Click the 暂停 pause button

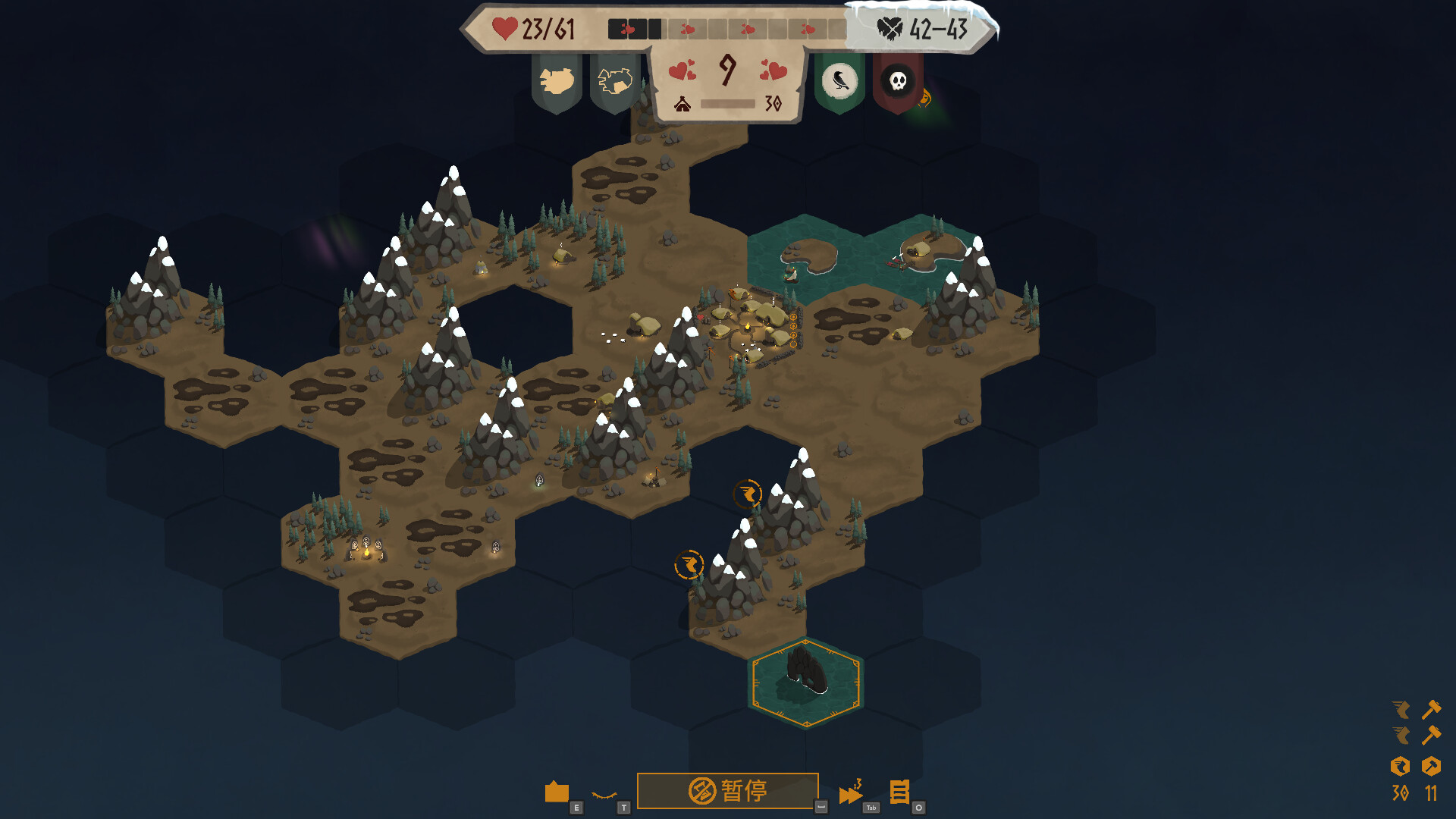[727, 791]
